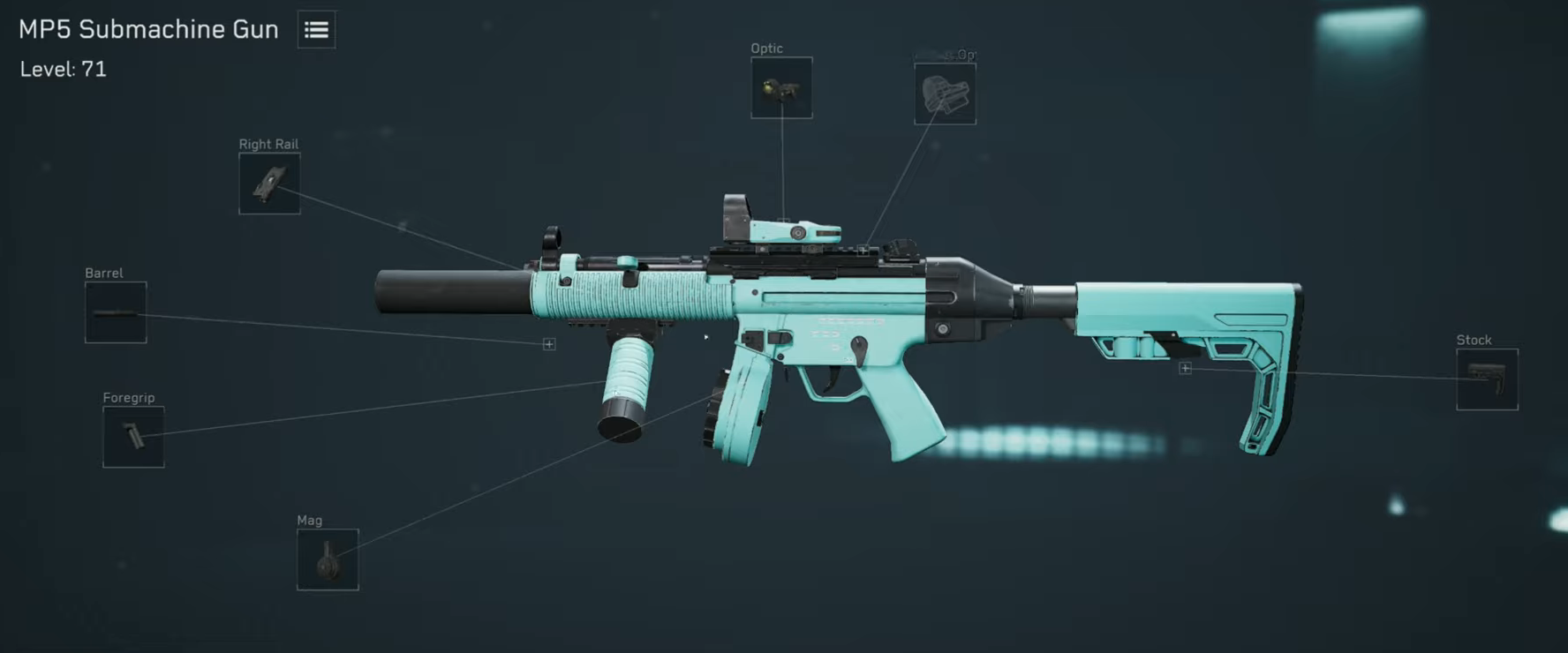Open the Stock attachment slot

click(1486, 379)
